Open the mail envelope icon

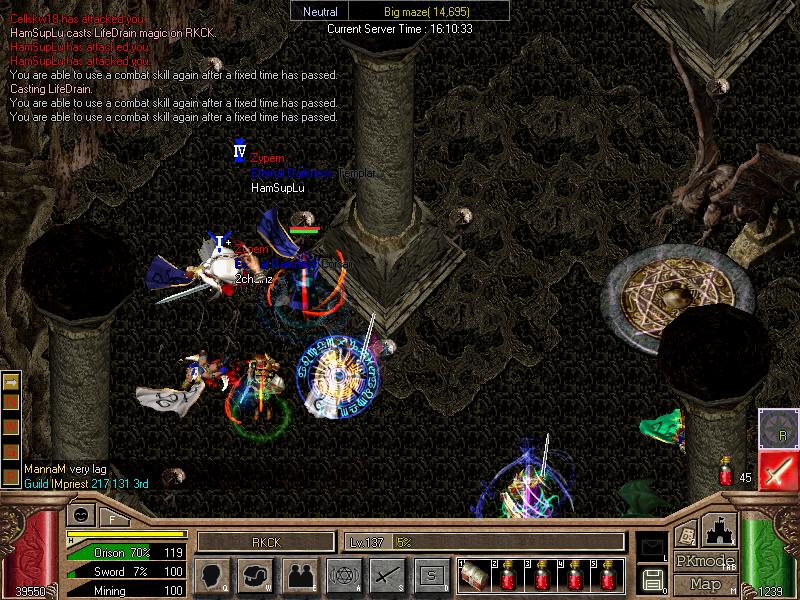[652, 546]
